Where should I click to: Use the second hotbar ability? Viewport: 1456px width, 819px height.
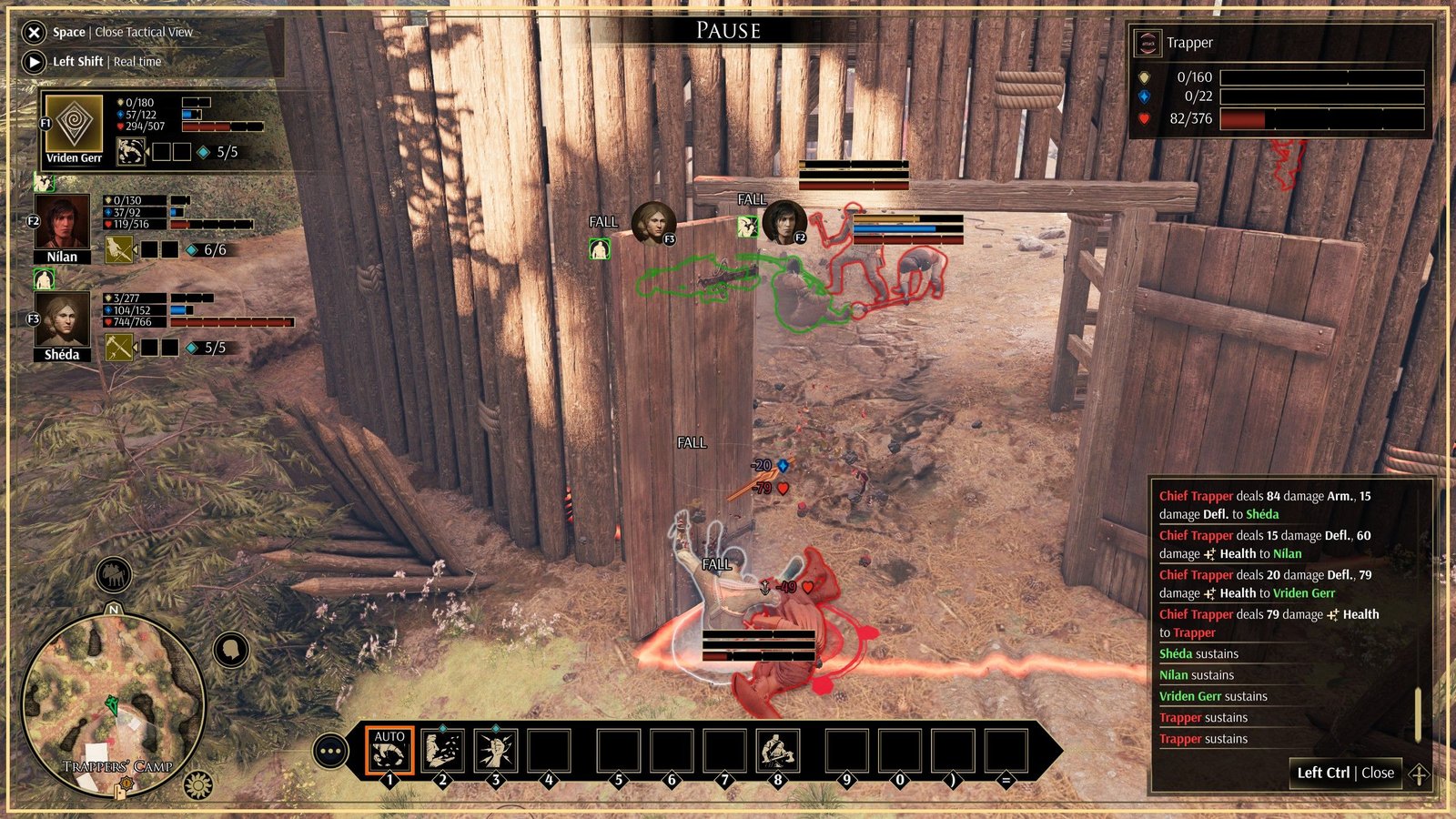(x=442, y=752)
